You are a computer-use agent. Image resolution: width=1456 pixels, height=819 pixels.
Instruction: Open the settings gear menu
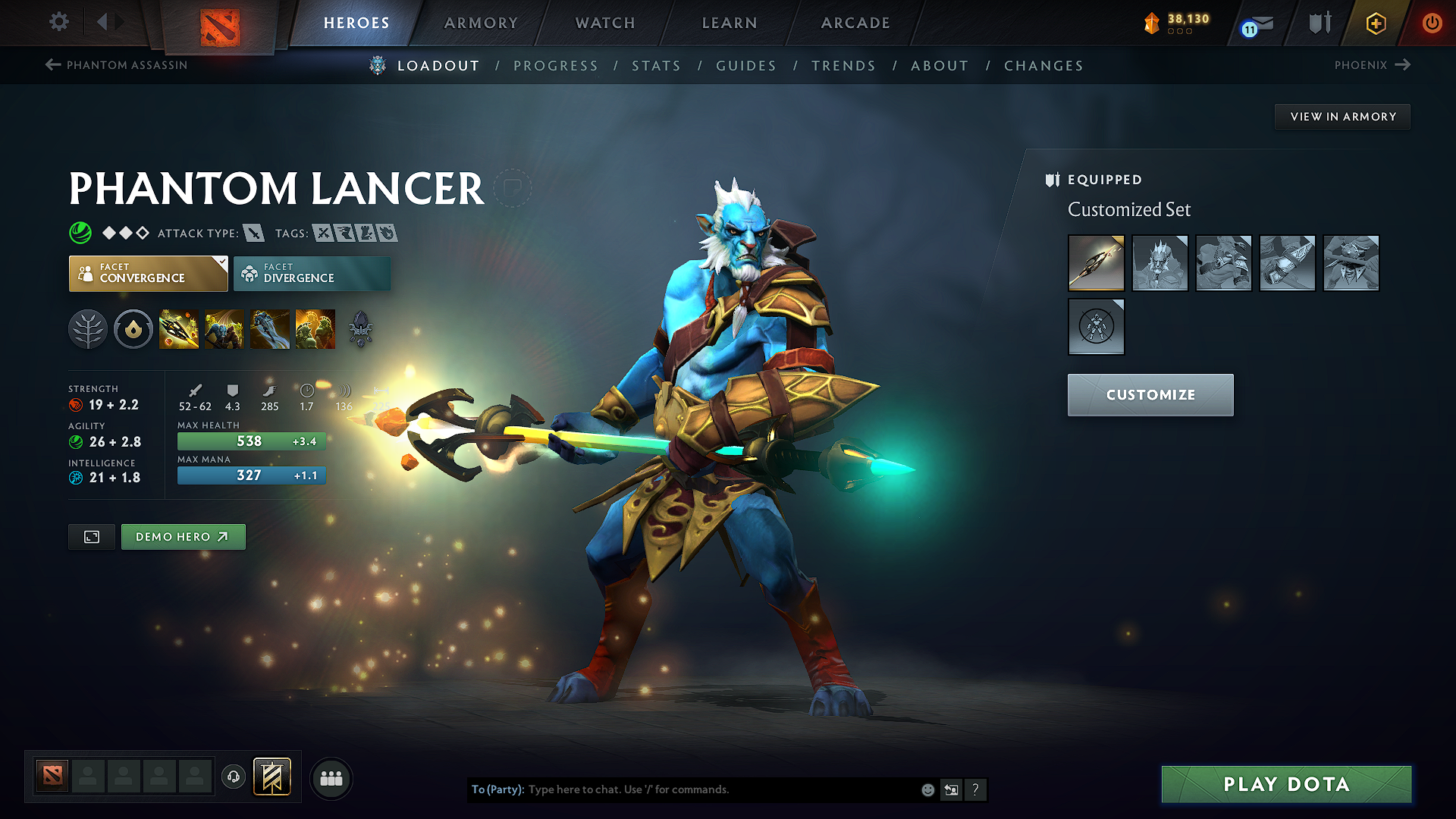pyautogui.click(x=58, y=22)
